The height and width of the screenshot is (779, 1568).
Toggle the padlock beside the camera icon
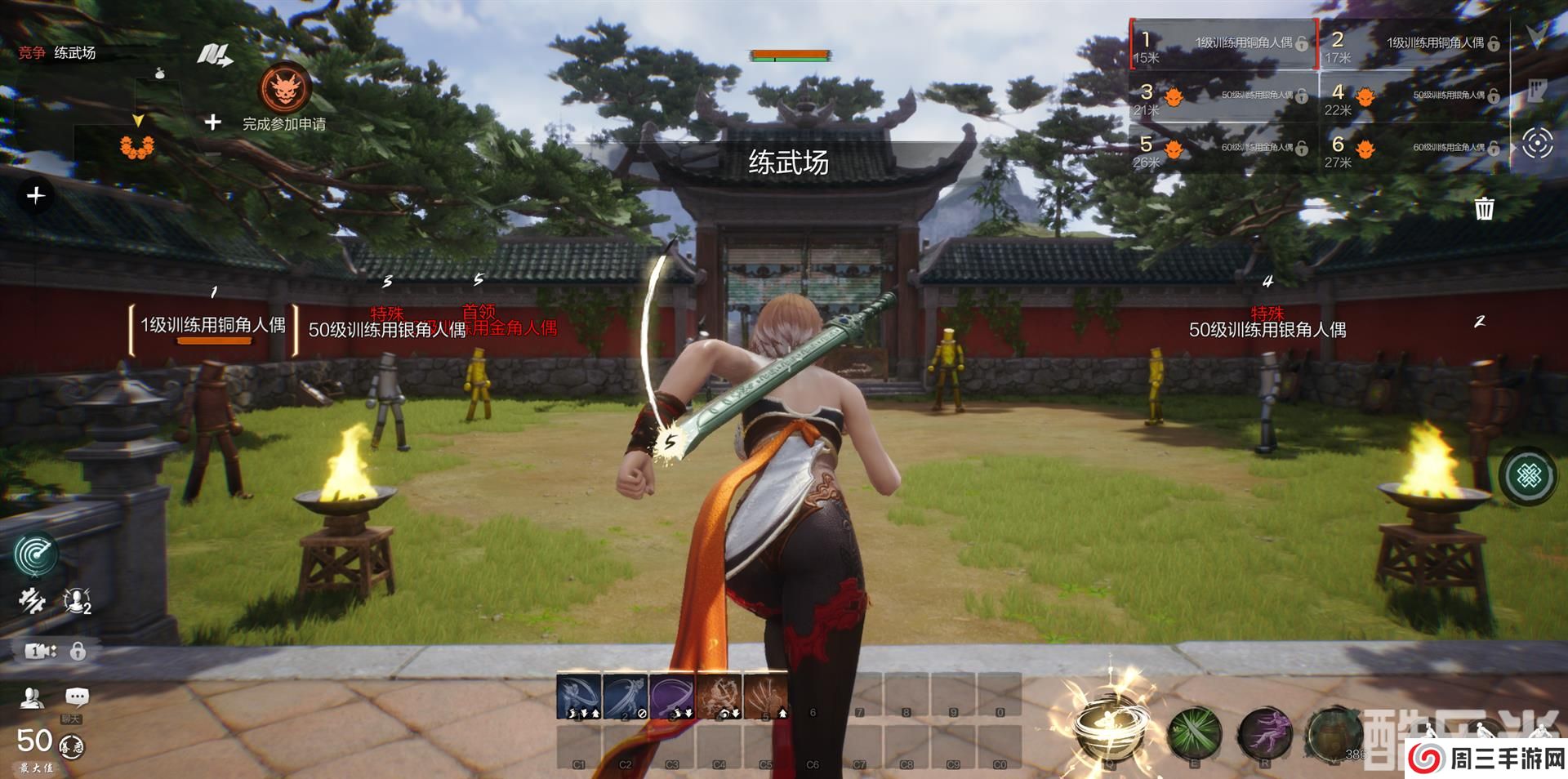click(78, 651)
